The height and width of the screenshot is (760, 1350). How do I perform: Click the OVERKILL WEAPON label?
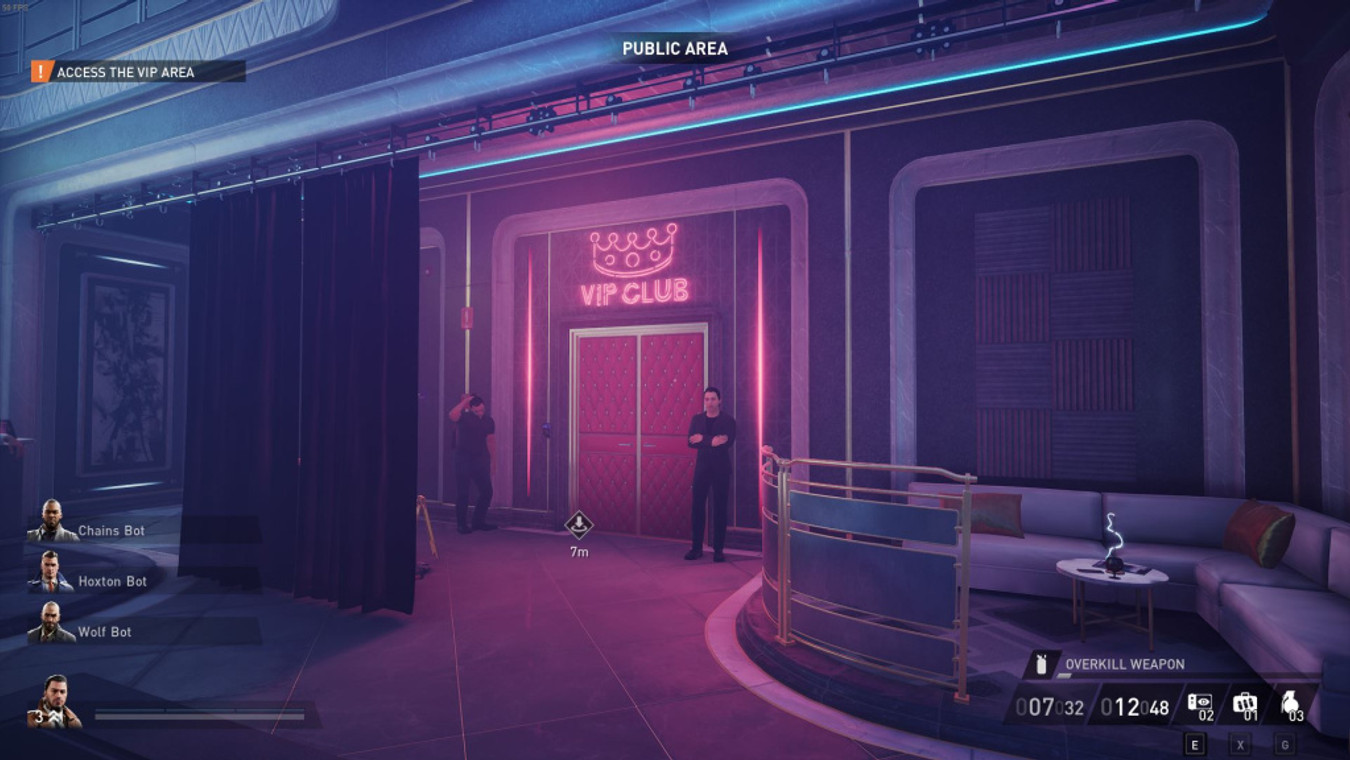pos(1125,662)
